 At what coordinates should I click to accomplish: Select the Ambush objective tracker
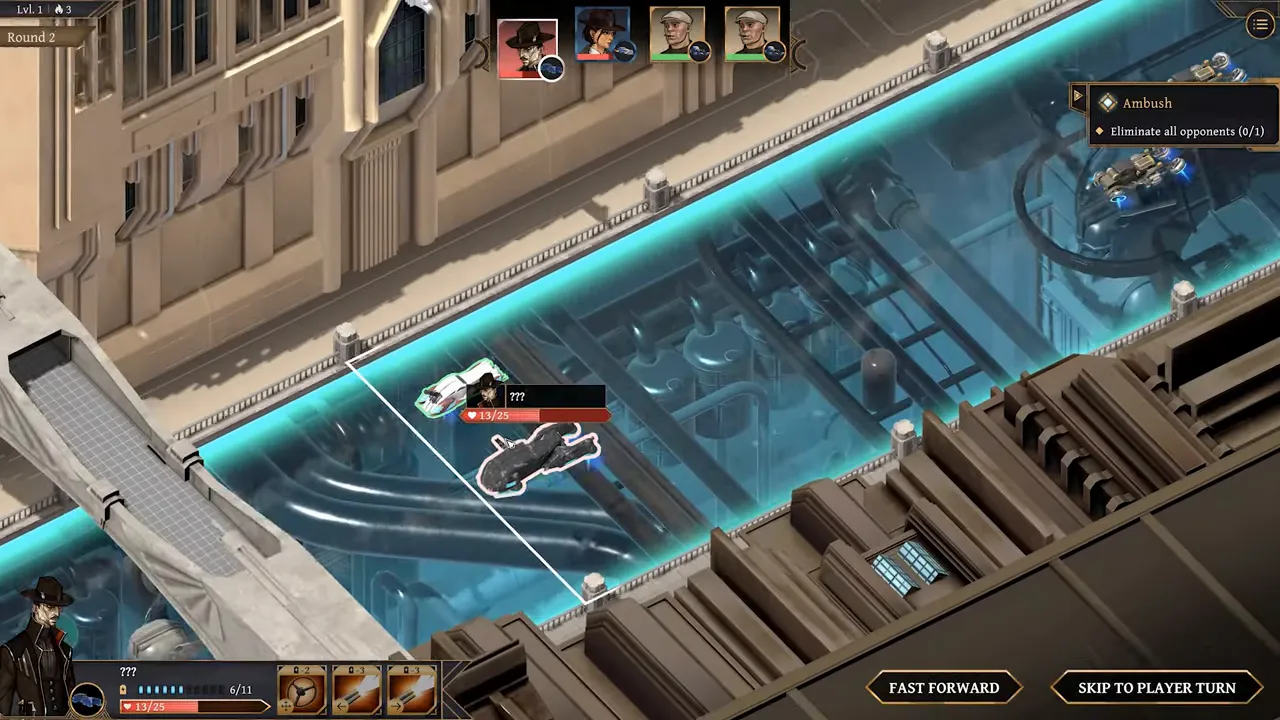1180,116
